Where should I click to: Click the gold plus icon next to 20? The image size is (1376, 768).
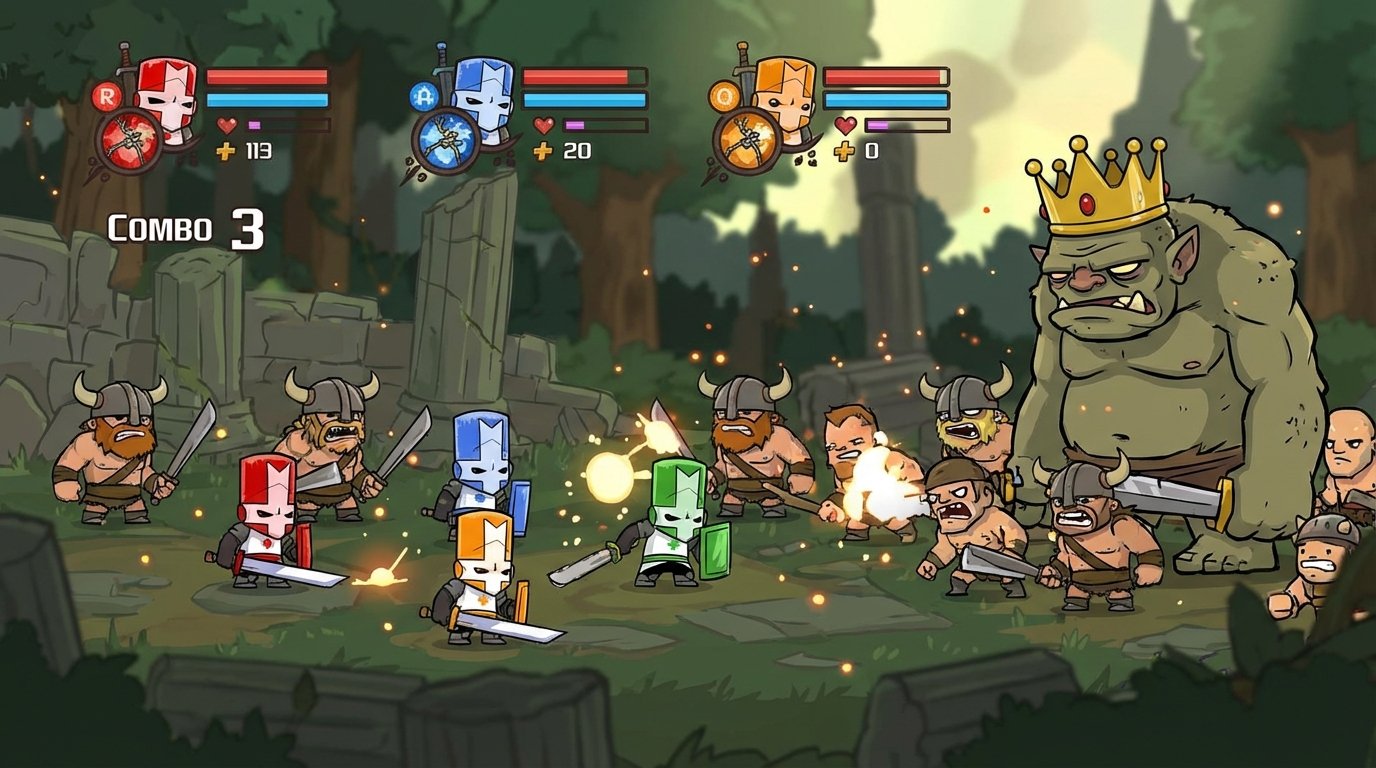point(540,153)
